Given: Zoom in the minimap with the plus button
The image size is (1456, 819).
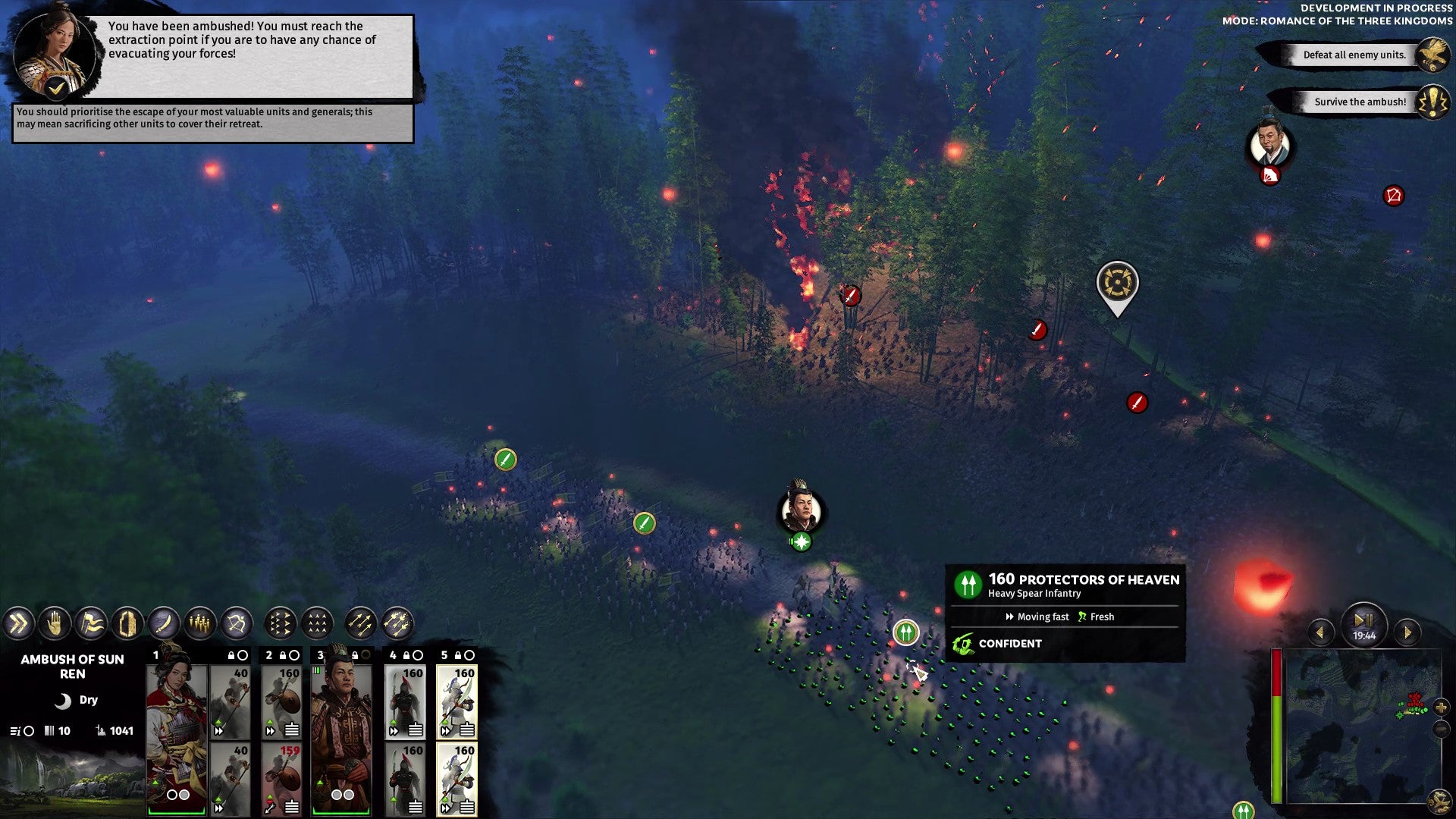Looking at the screenshot, I should pos(1440,708).
